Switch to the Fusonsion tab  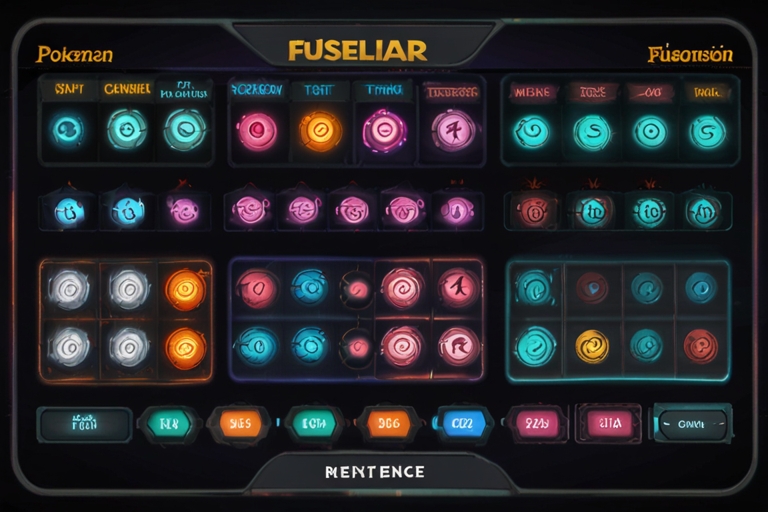point(690,53)
